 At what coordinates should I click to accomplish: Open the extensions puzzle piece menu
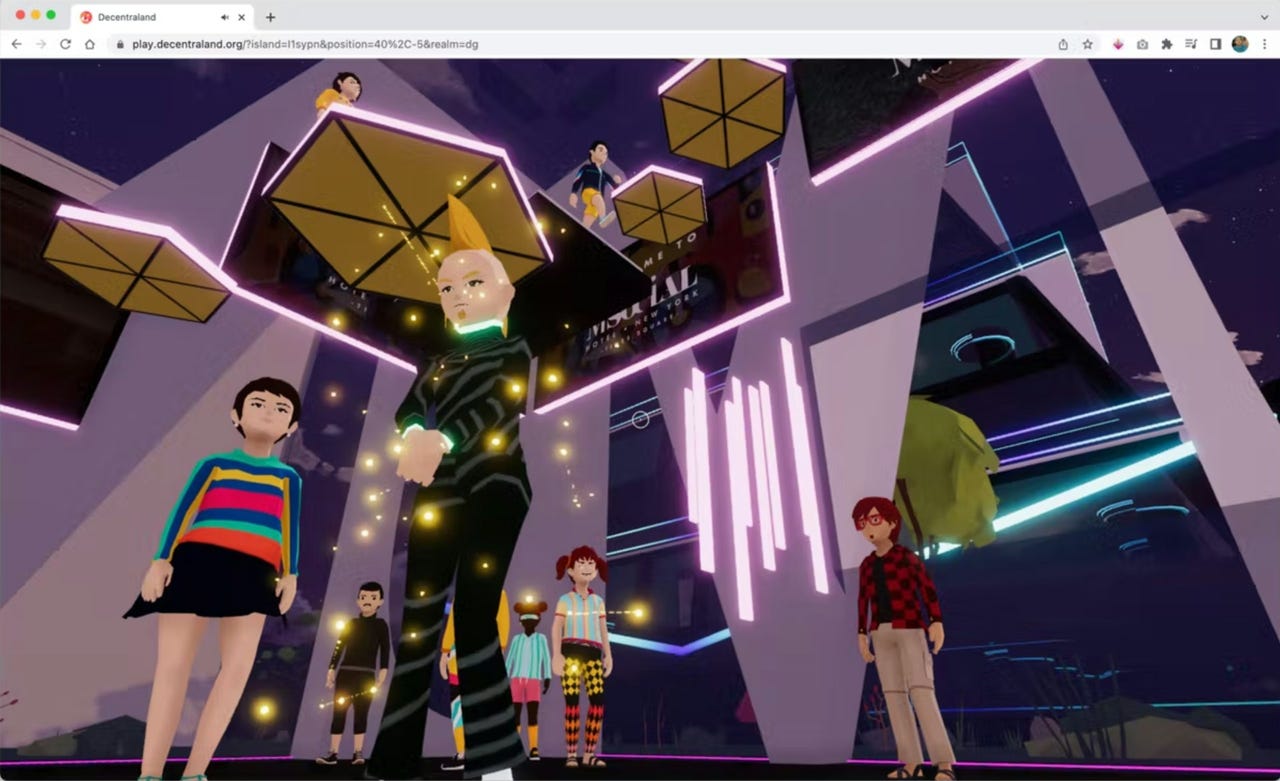click(x=1168, y=44)
